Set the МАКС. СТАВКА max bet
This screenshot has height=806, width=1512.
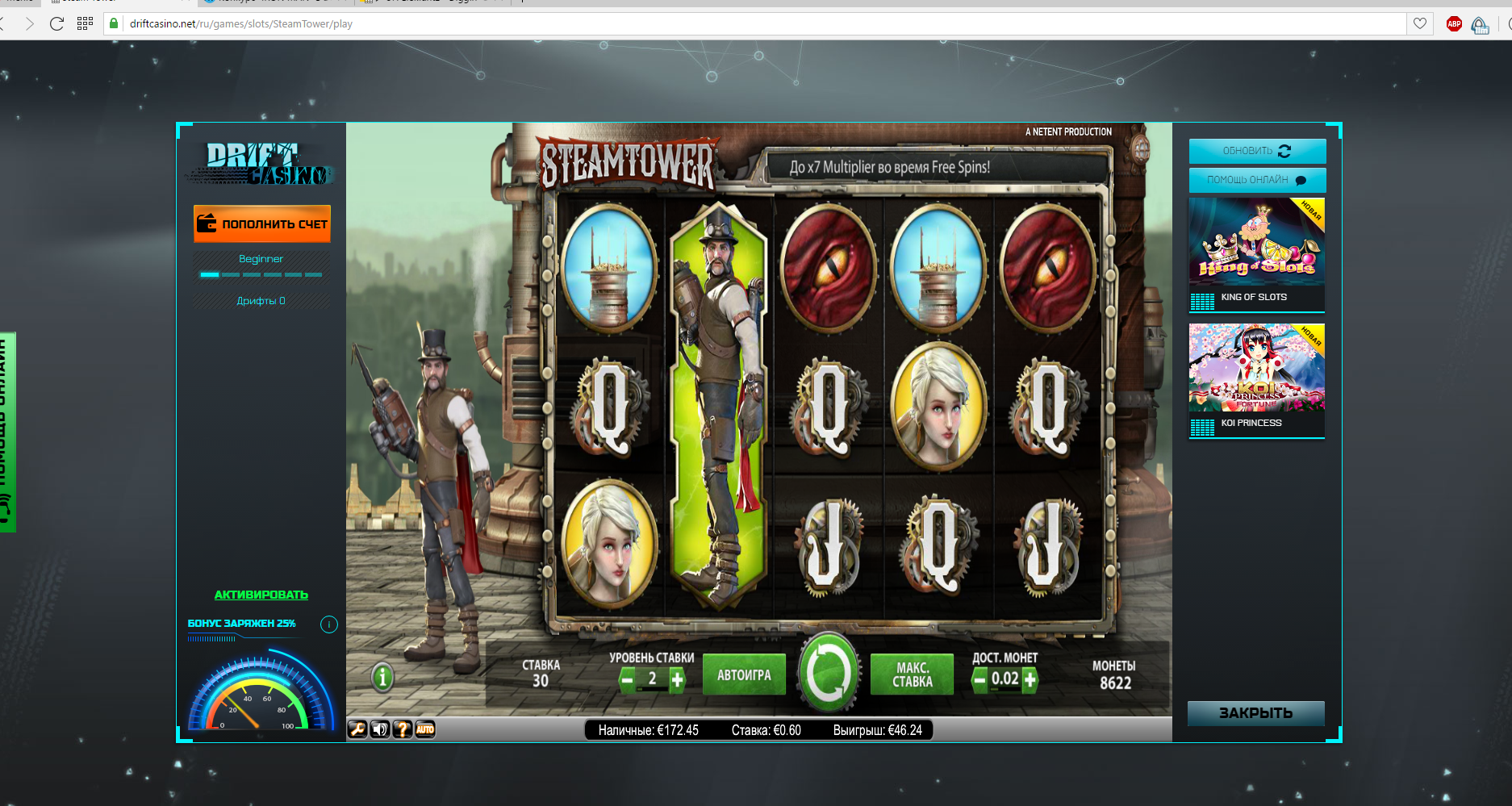[912, 675]
